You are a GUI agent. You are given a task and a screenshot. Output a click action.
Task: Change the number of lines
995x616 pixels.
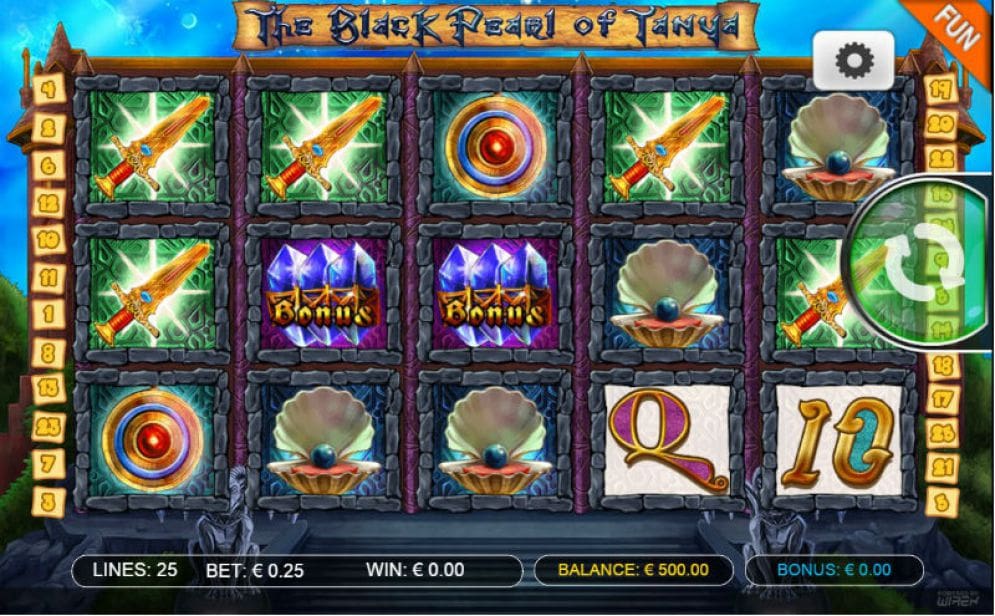point(134,571)
